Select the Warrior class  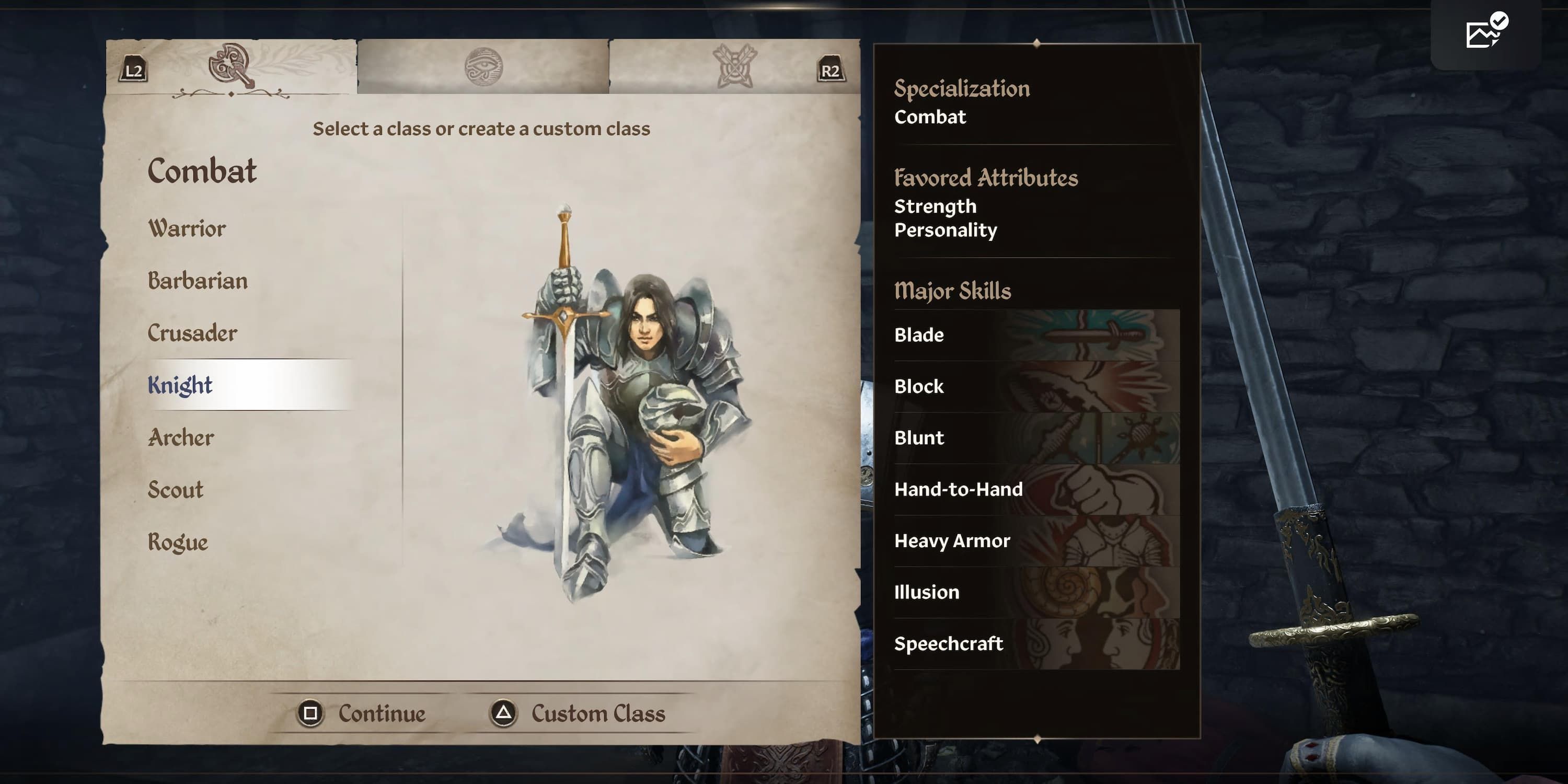tap(187, 229)
